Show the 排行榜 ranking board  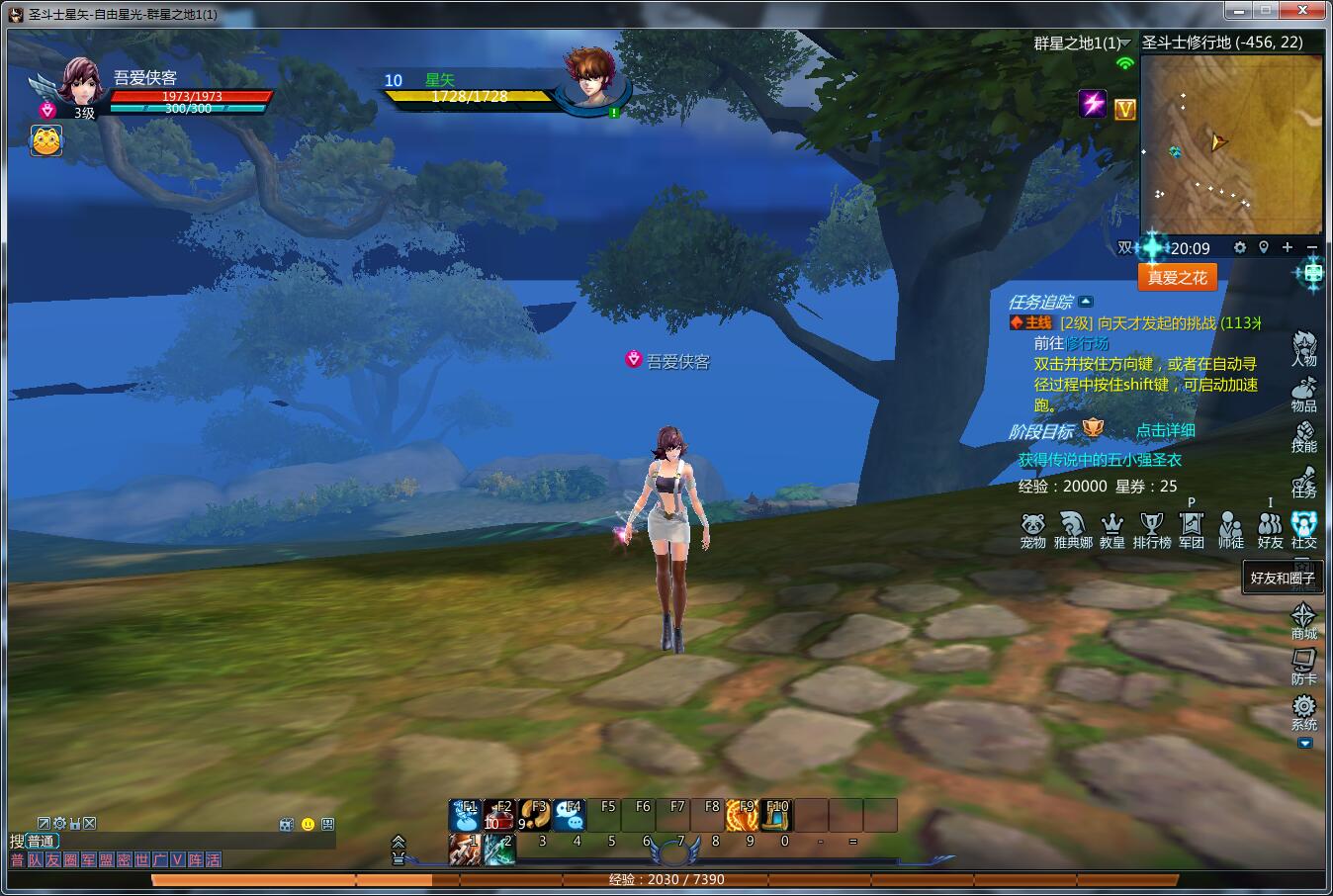pyautogui.click(x=1152, y=529)
